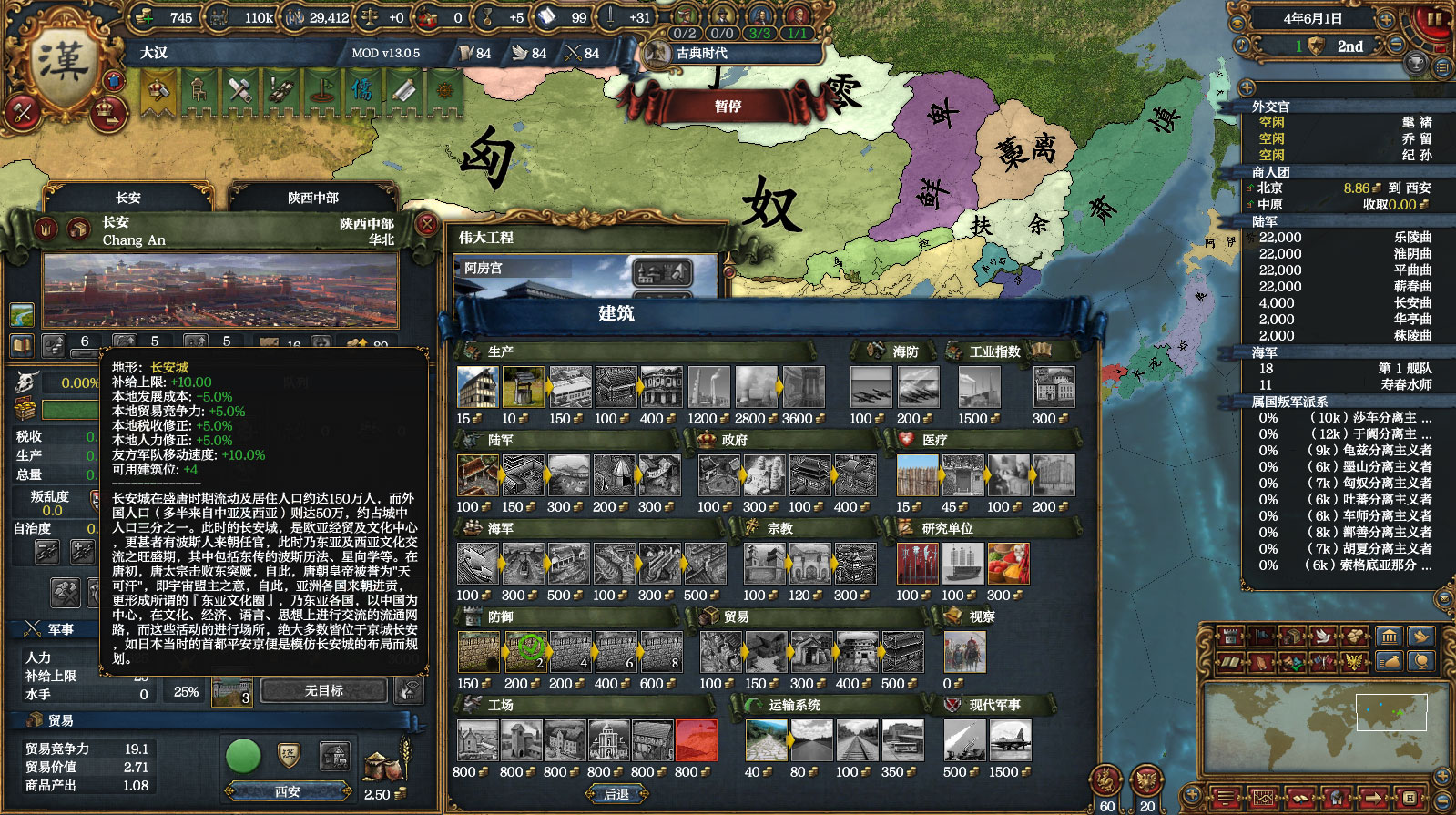The height and width of the screenshot is (815, 1456).
Task: Click the yellow upgrade arrow beside the 3600-cost factory
Action: [779, 386]
